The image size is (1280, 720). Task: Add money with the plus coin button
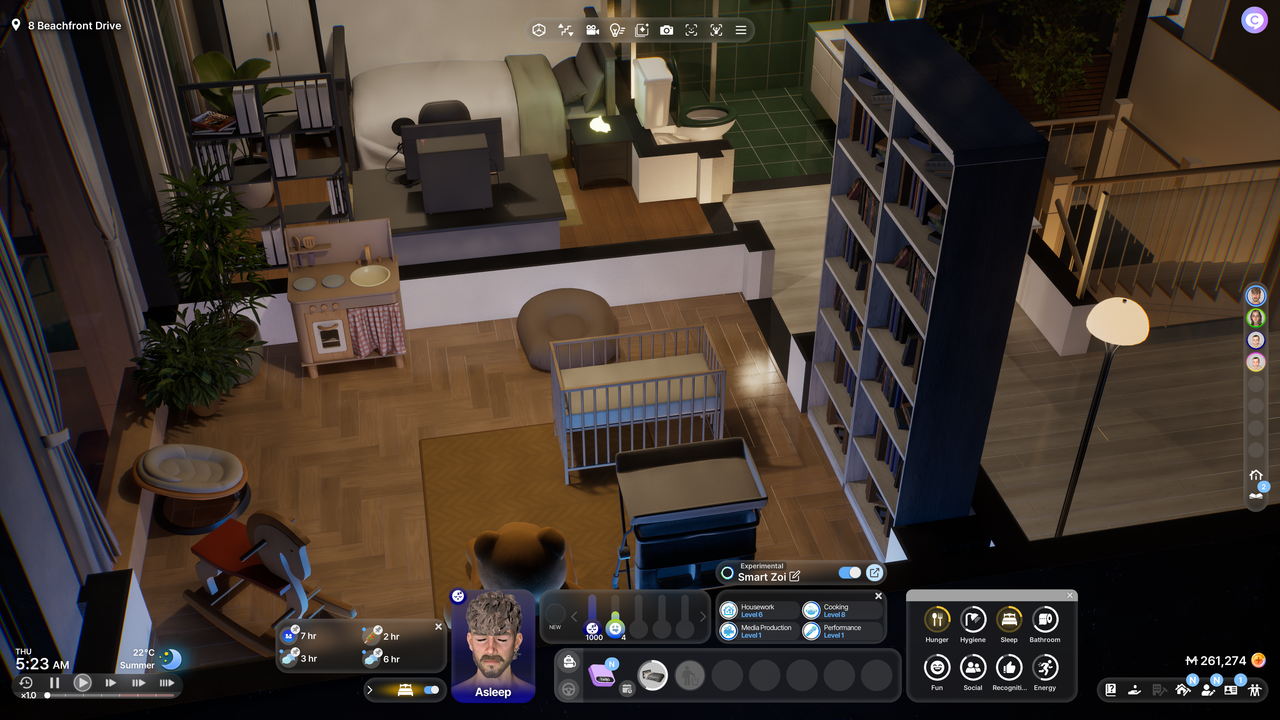(x=1258, y=660)
